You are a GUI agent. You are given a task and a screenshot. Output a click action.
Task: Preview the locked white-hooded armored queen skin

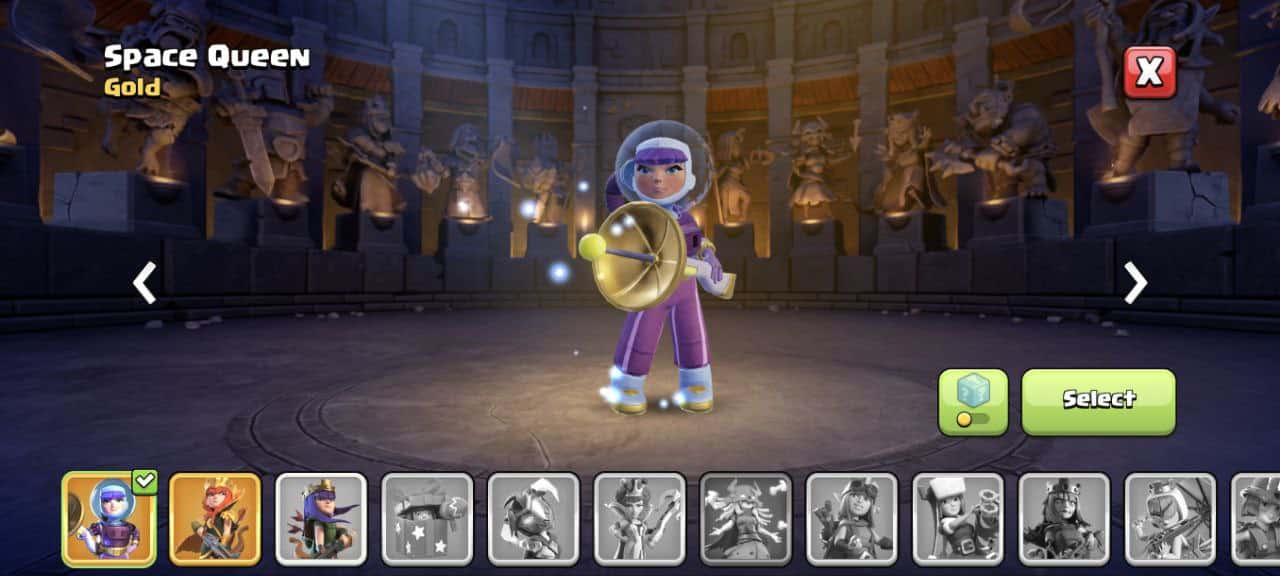(533, 519)
